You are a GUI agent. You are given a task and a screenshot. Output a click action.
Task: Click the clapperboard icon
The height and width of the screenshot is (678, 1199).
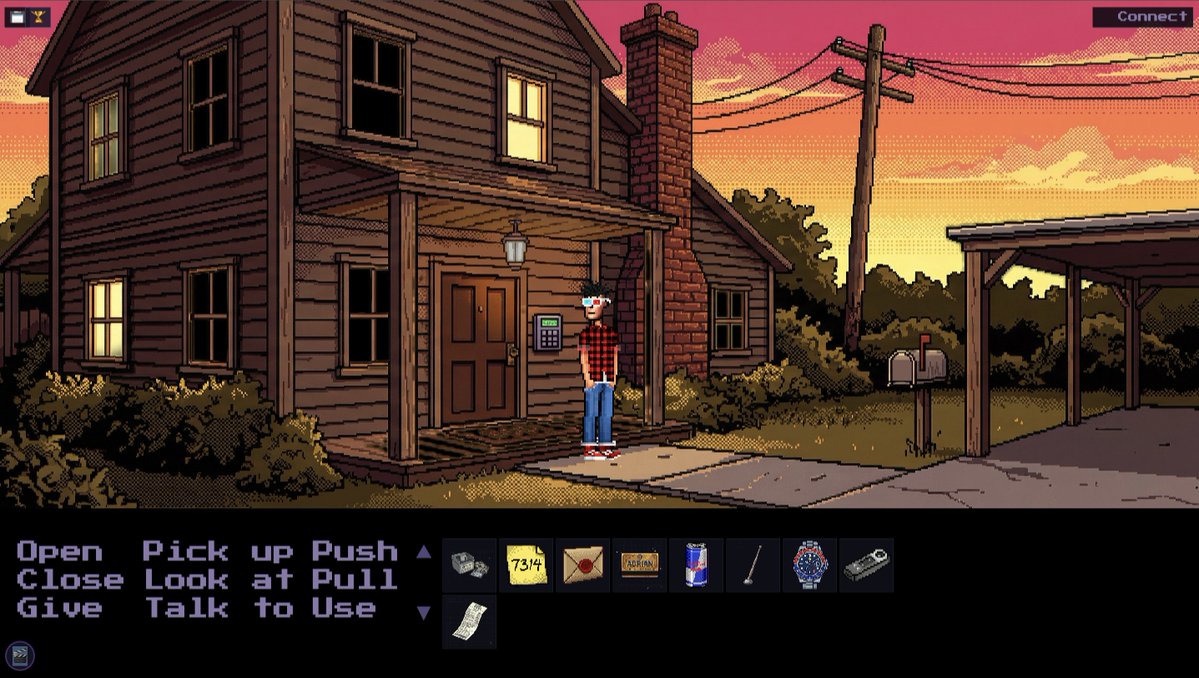point(20,656)
